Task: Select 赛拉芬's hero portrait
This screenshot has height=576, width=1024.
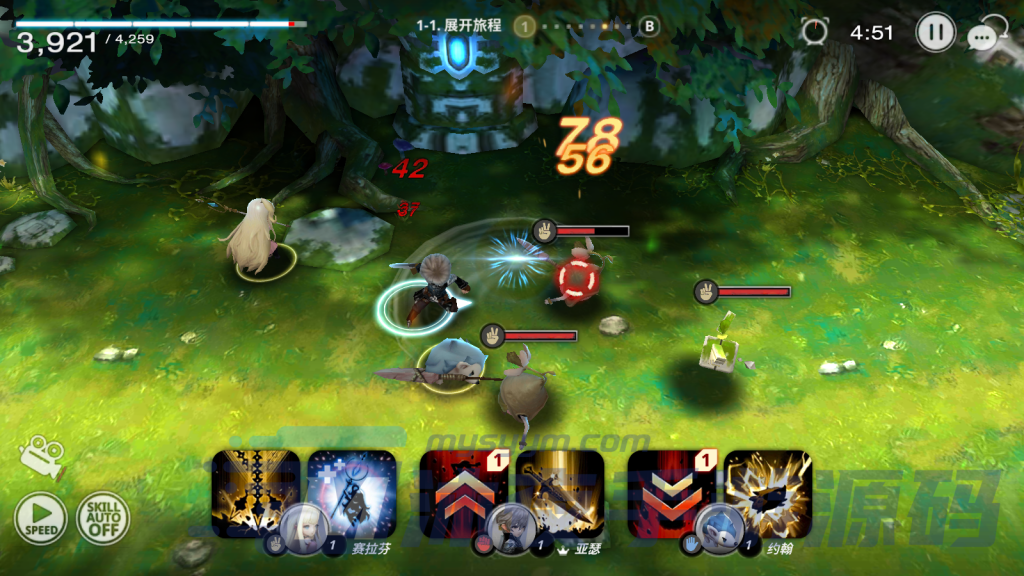Action: tap(301, 529)
